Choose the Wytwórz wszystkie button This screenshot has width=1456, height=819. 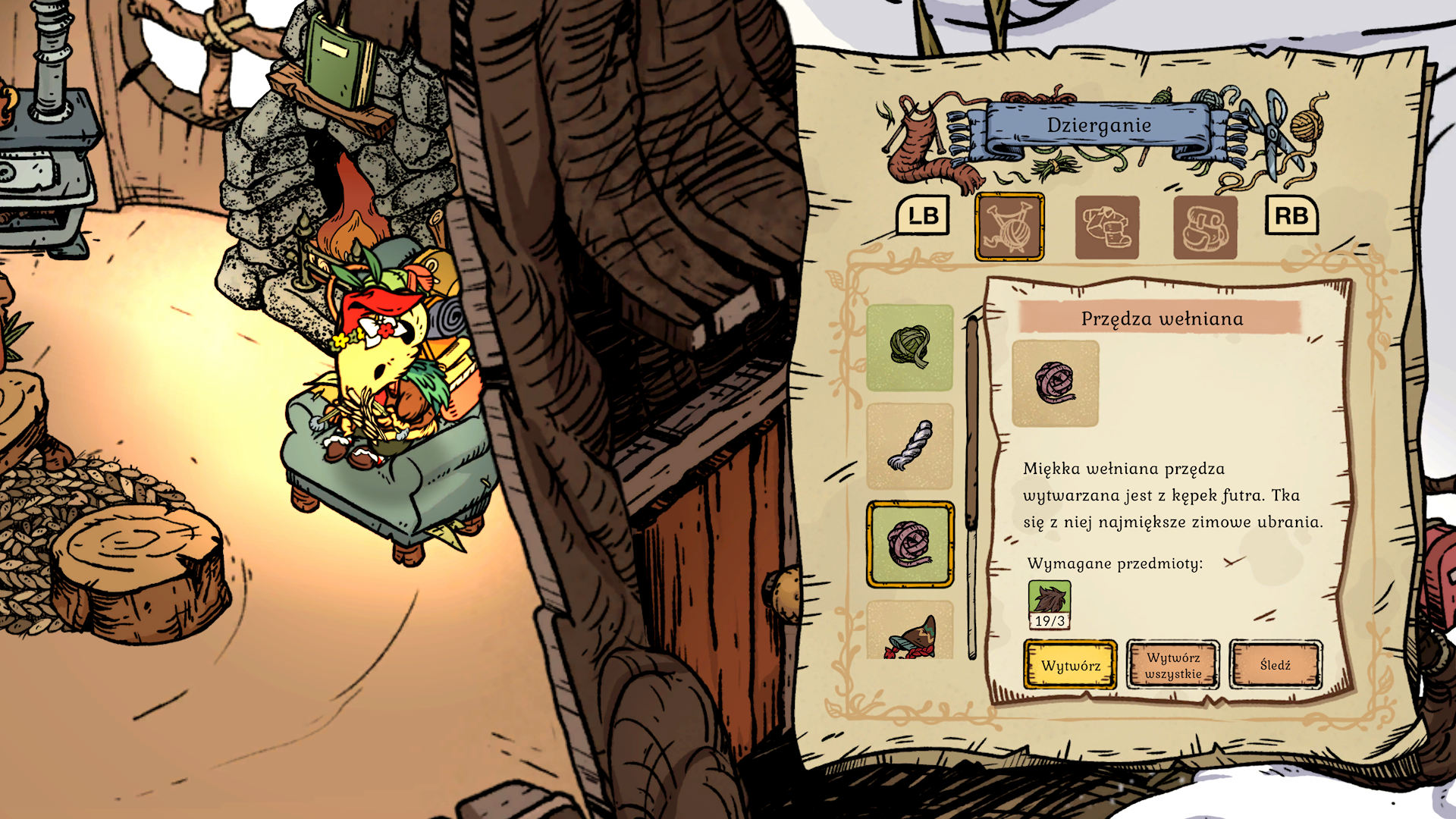point(1172,665)
